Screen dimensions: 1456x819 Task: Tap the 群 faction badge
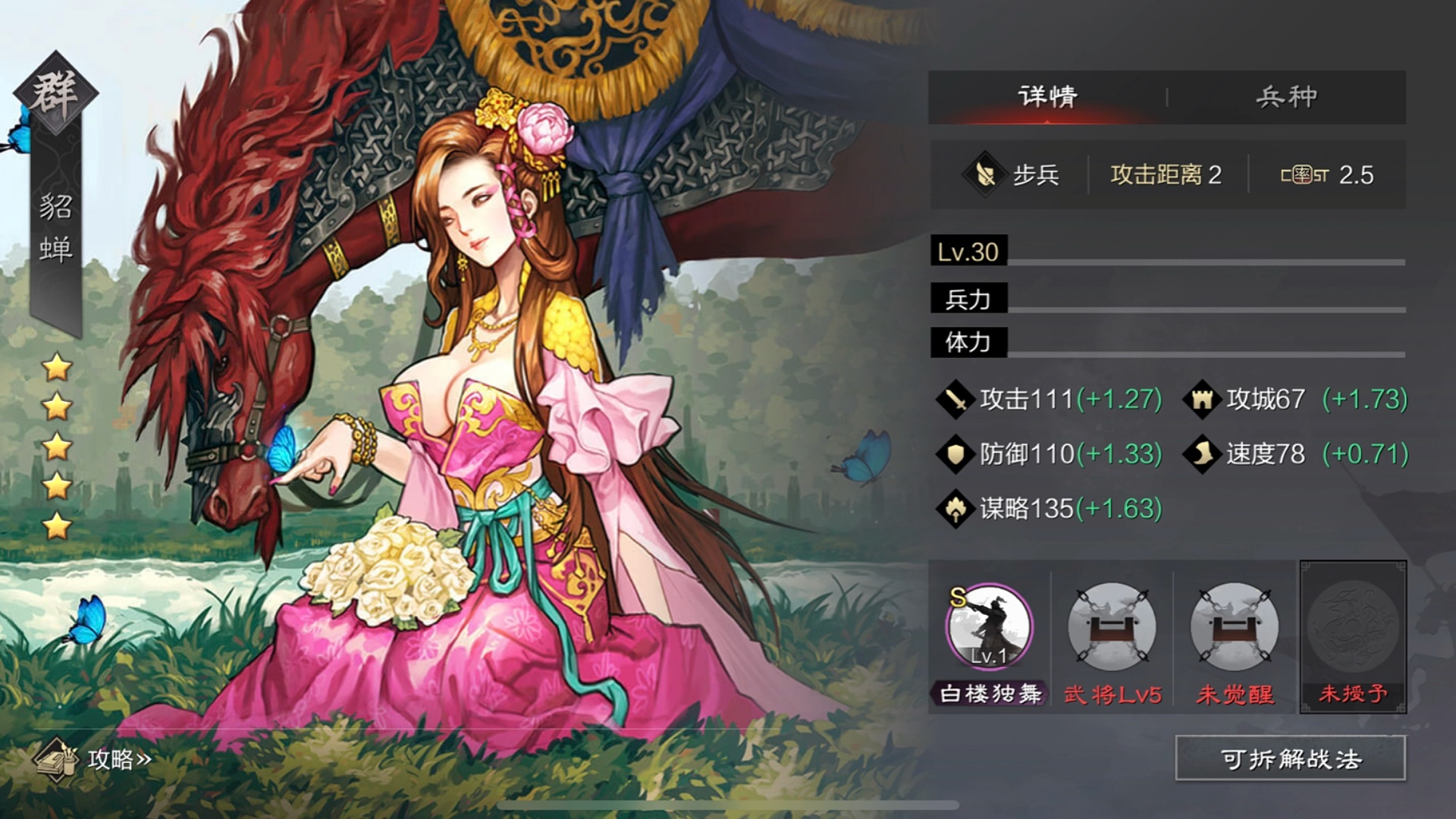[x=55, y=93]
